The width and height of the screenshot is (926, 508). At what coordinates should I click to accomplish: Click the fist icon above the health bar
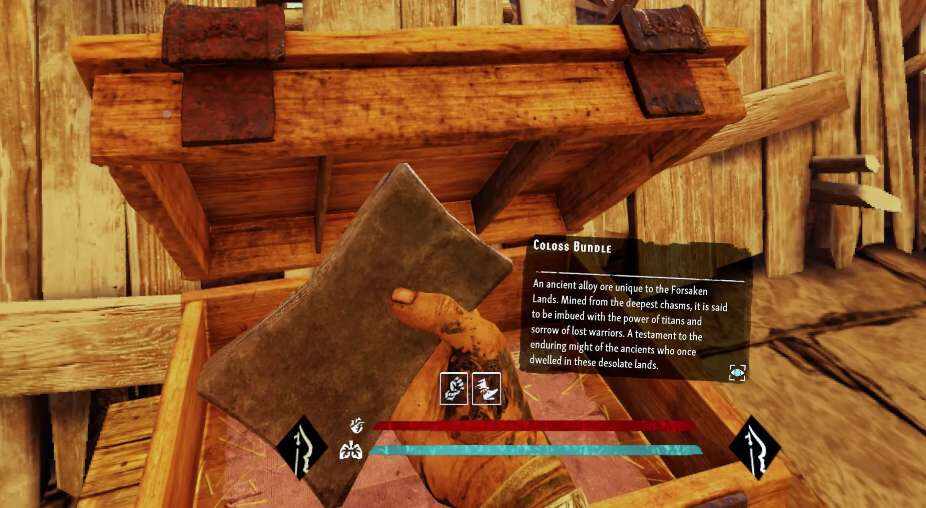(455, 388)
